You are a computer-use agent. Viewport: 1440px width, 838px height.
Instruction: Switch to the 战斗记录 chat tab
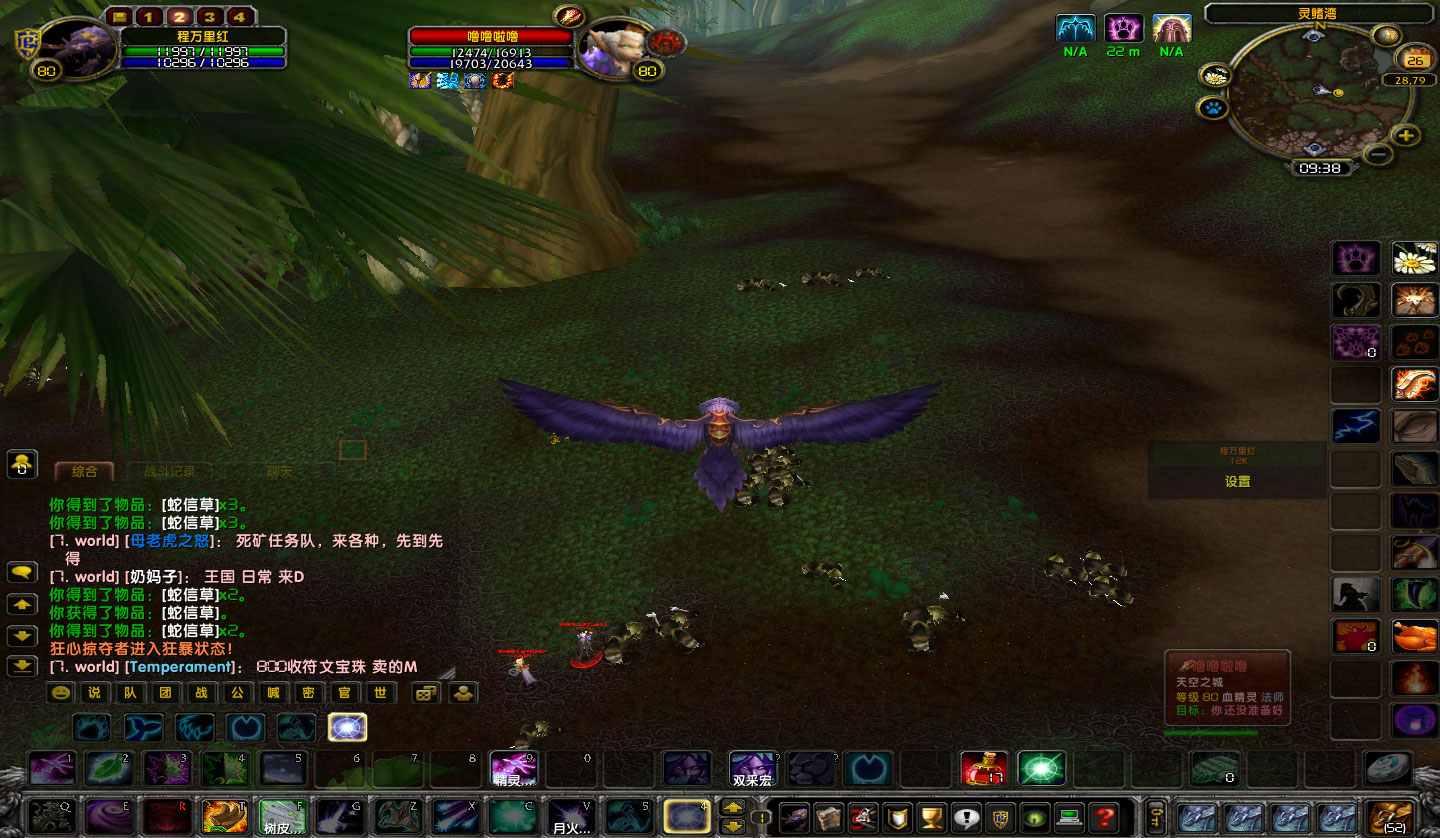(x=170, y=471)
